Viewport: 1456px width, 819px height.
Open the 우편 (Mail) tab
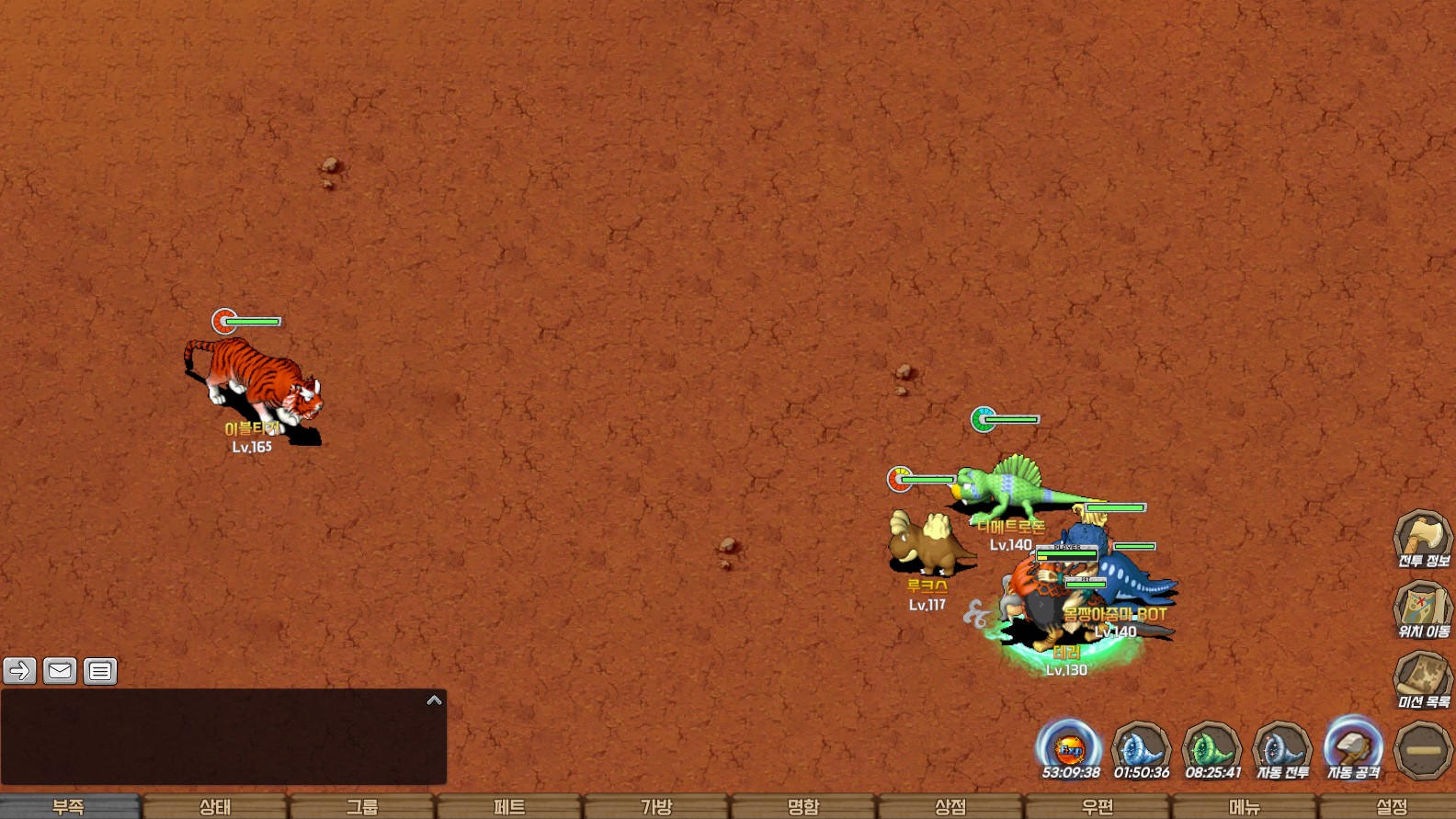(x=1098, y=806)
